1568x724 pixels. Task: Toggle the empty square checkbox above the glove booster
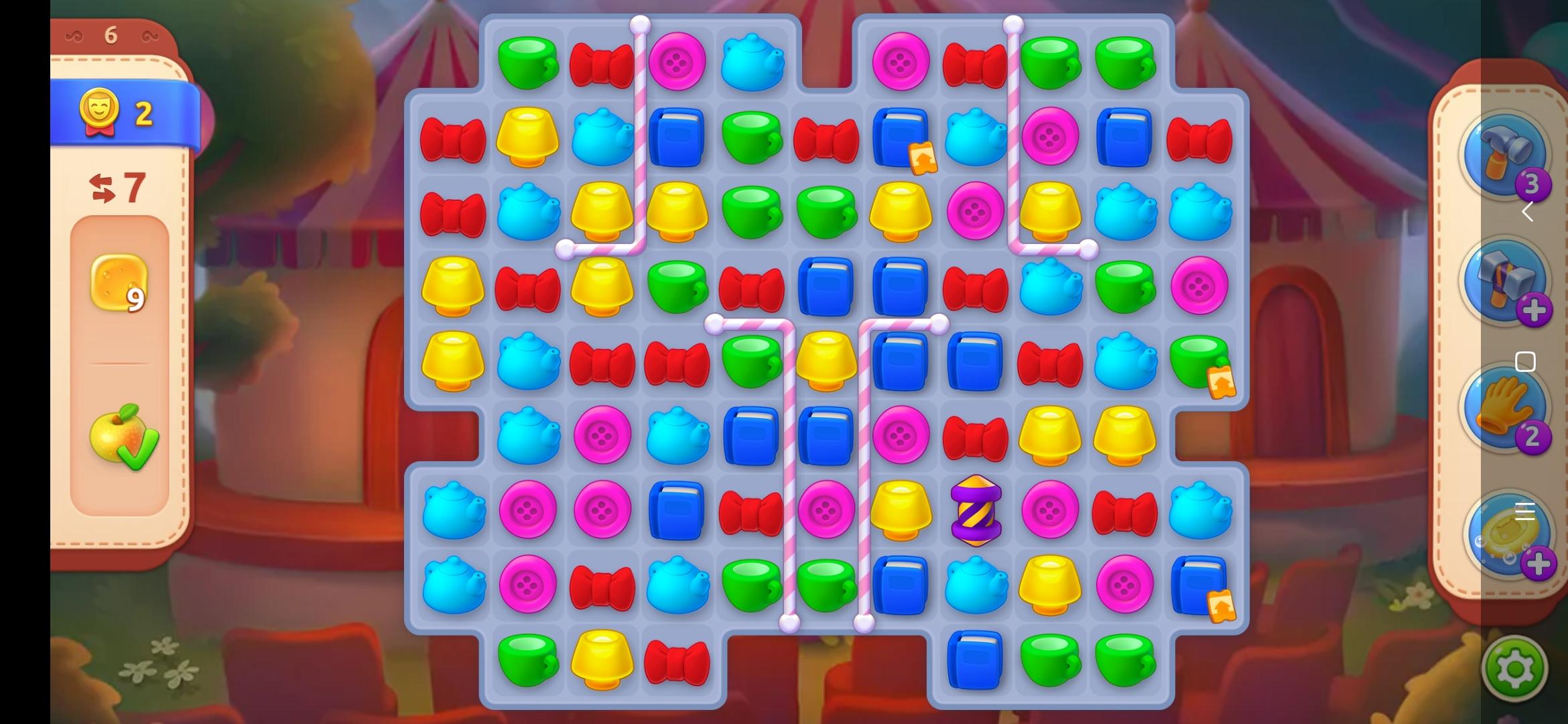[1526, 361]
